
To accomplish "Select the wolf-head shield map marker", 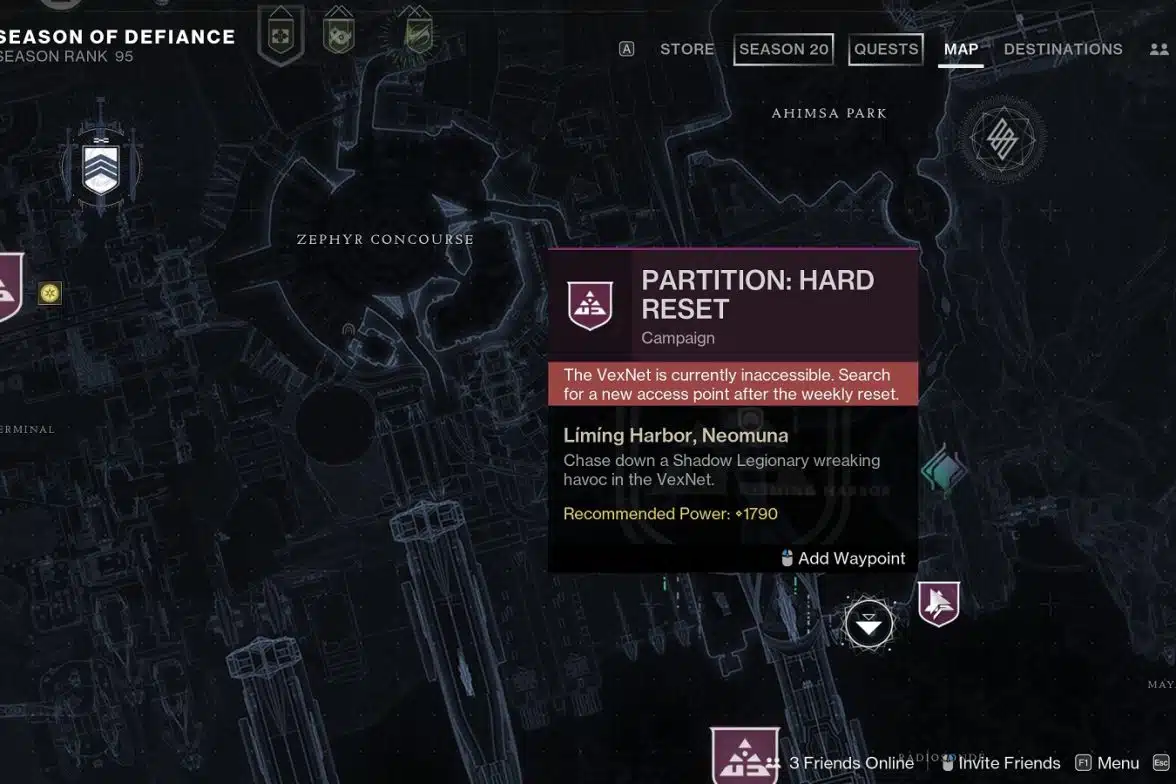I will pos(939,603).
